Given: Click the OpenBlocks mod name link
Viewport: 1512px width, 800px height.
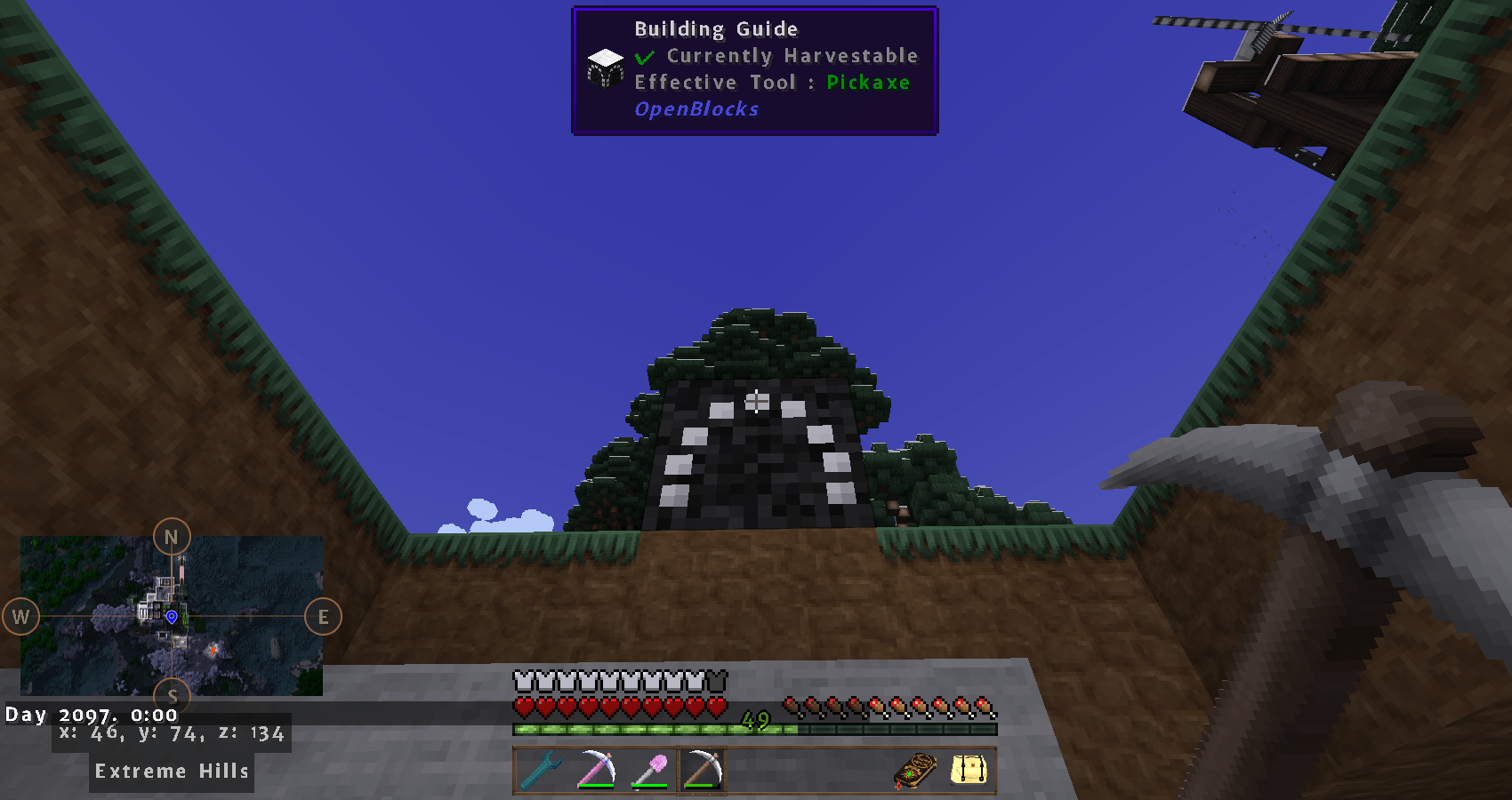Looking at the screenshot, I should [x=696, y=108].
